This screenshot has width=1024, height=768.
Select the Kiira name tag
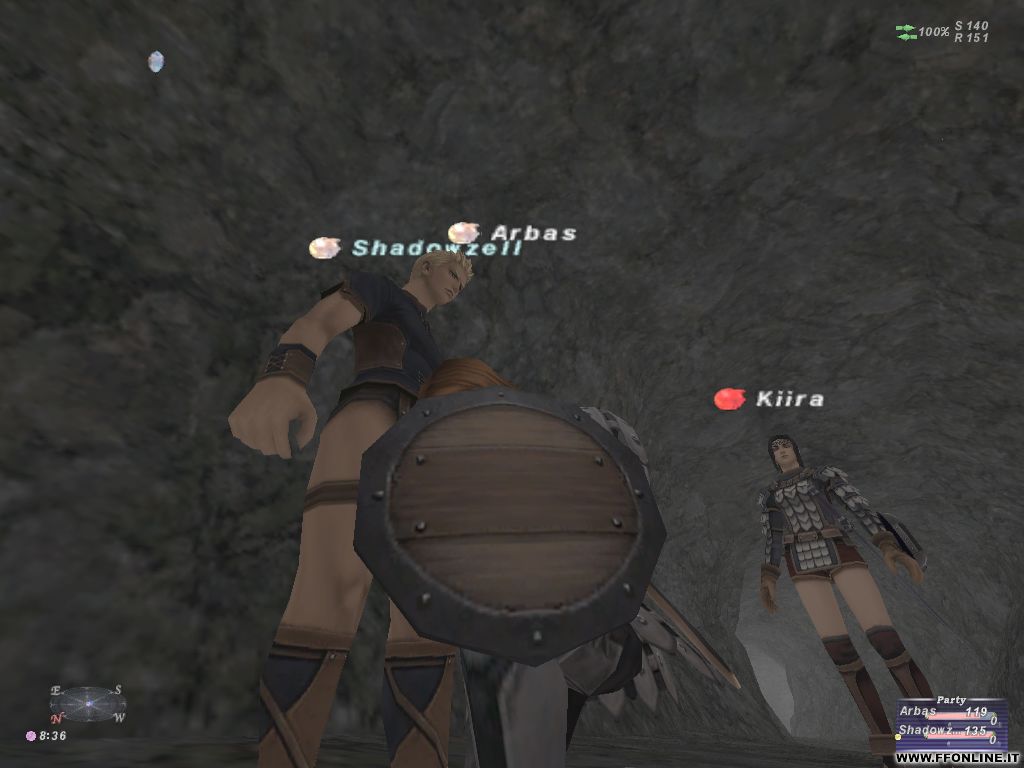789,400
